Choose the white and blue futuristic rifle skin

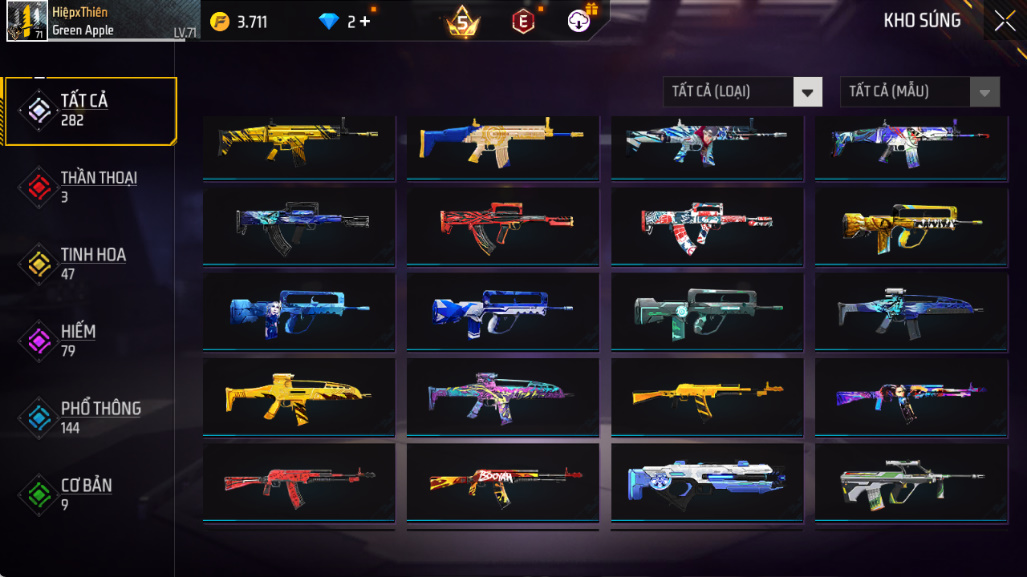(706, 481)
